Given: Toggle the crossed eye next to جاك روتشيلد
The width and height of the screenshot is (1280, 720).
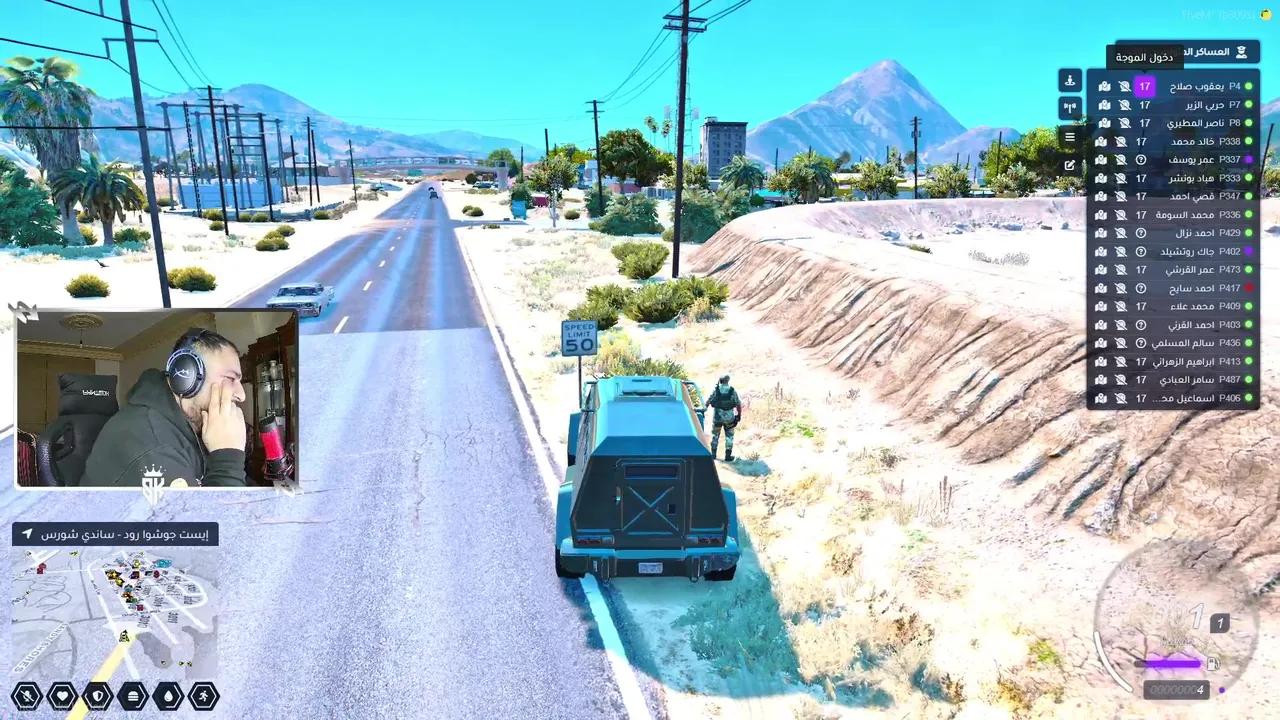Looking at the screenshot, I should [x=1120, y=253].
